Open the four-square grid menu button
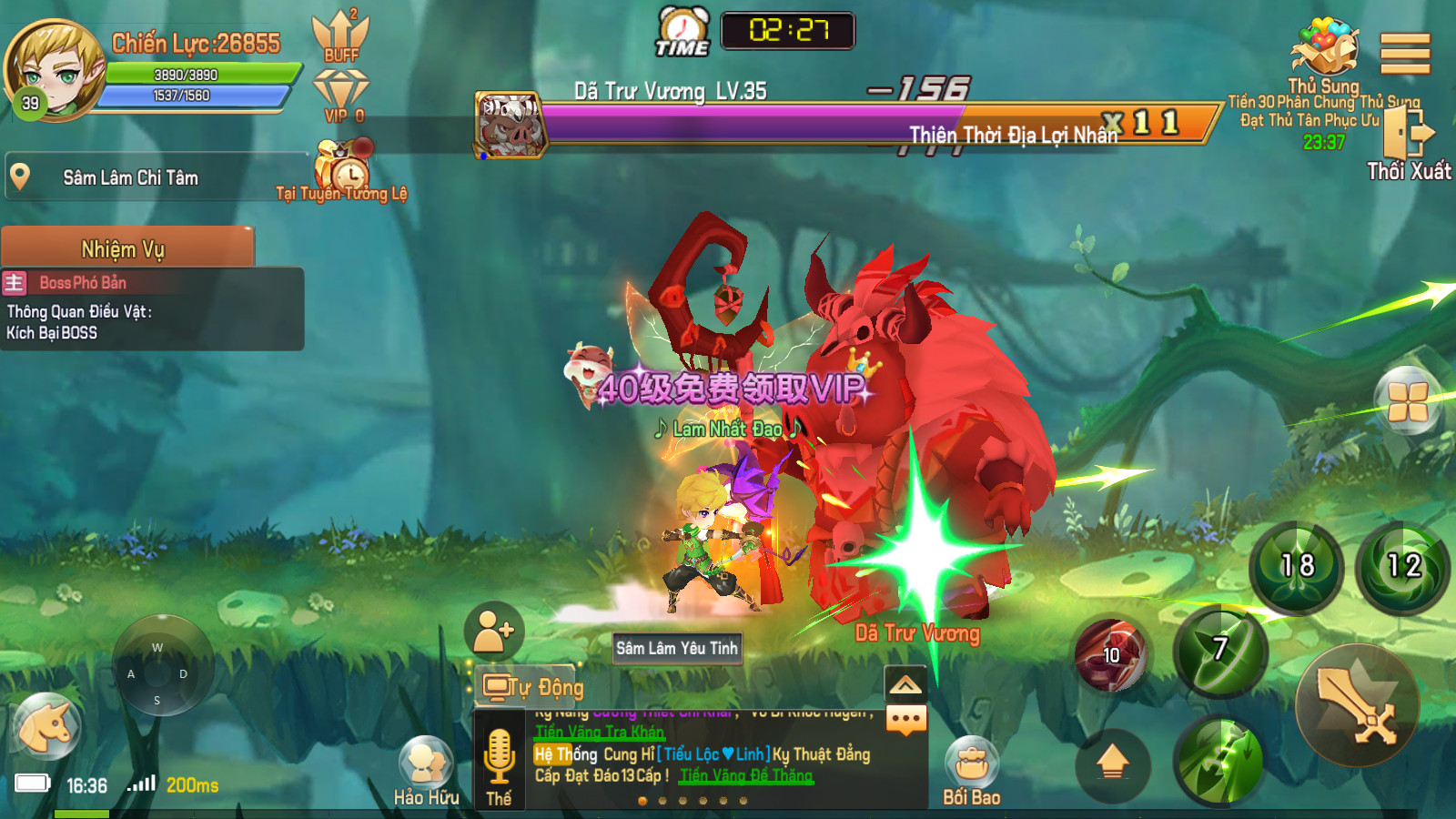Viewport: 1456px width, 819px height. tap(1407, 400)
